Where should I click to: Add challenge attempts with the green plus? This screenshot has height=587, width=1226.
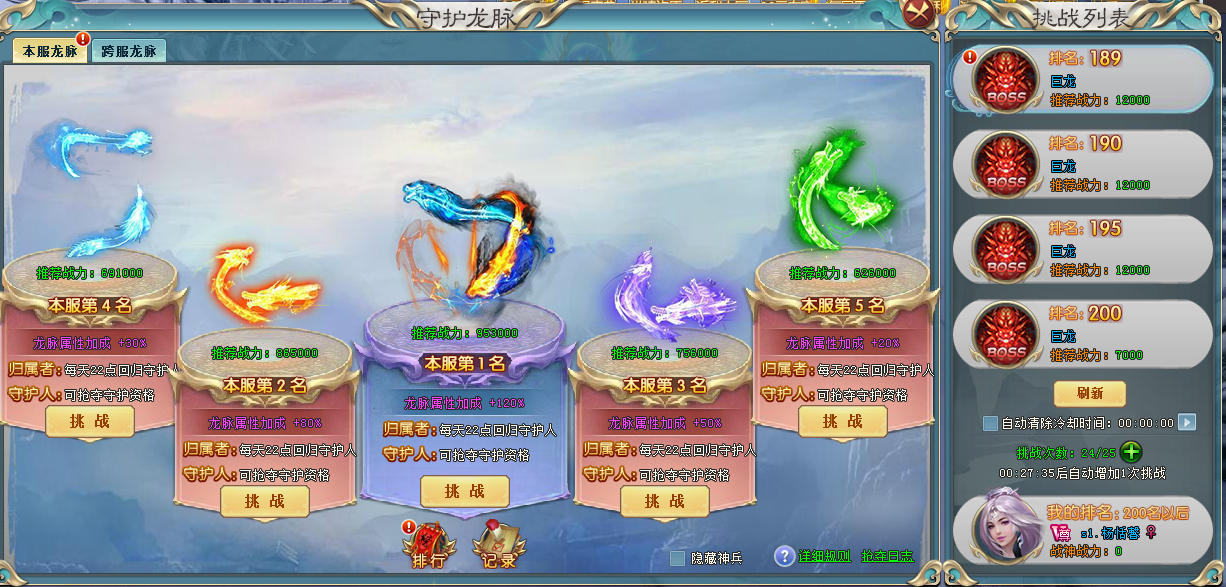(1131, 451)
